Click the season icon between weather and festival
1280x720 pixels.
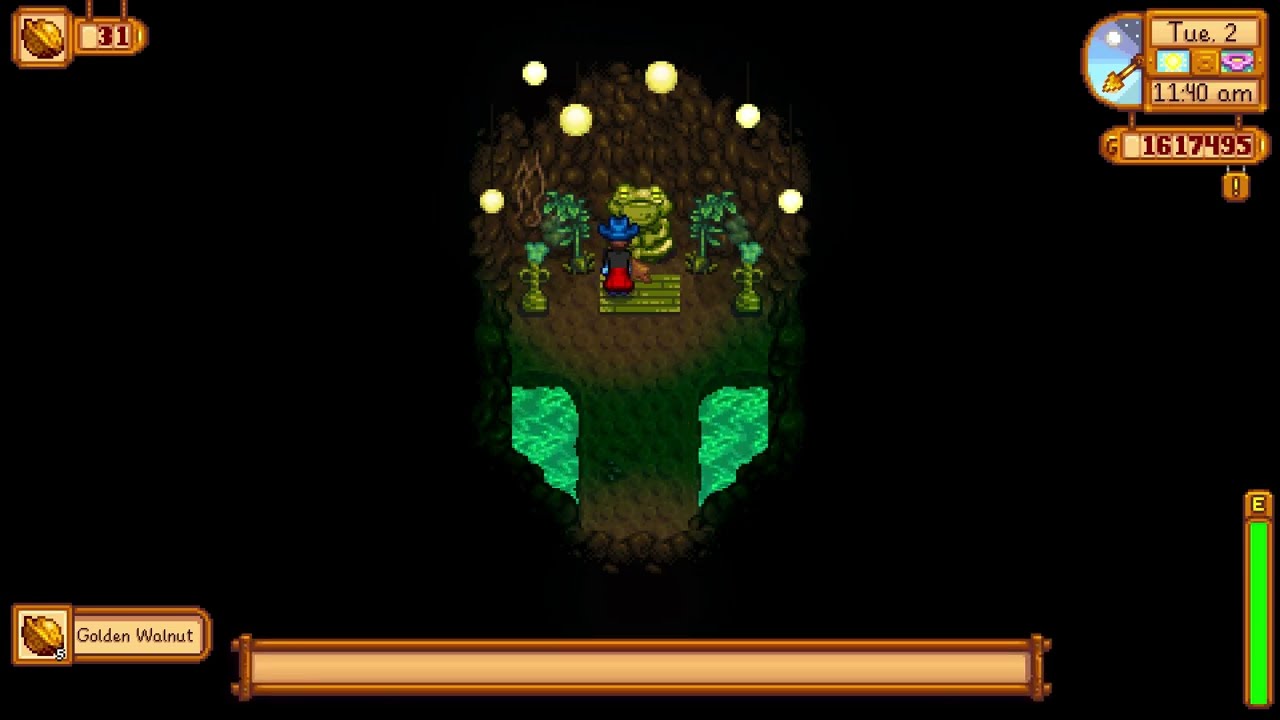pos(1207,62)
